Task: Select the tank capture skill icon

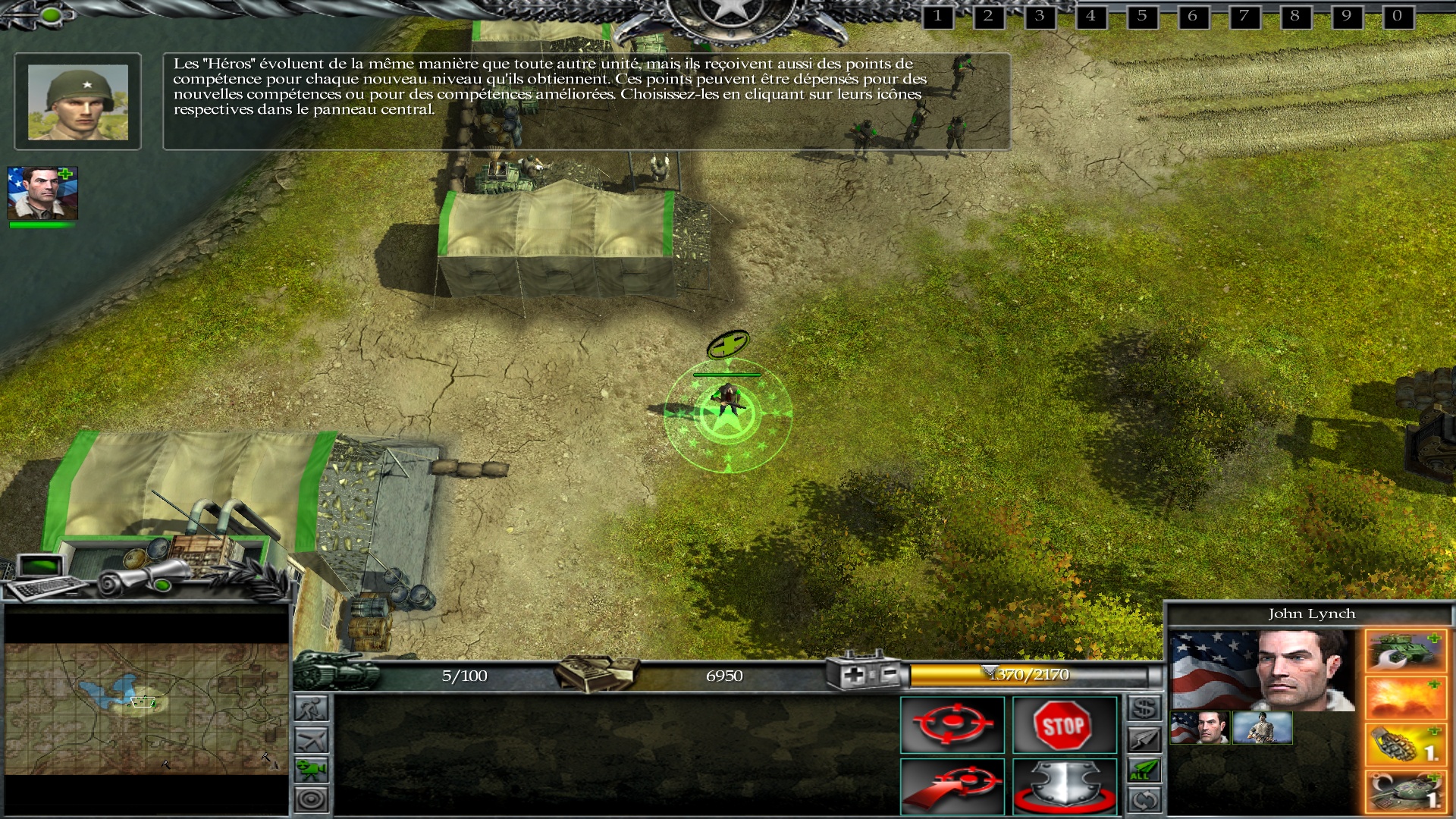Action: point(1404,792)
